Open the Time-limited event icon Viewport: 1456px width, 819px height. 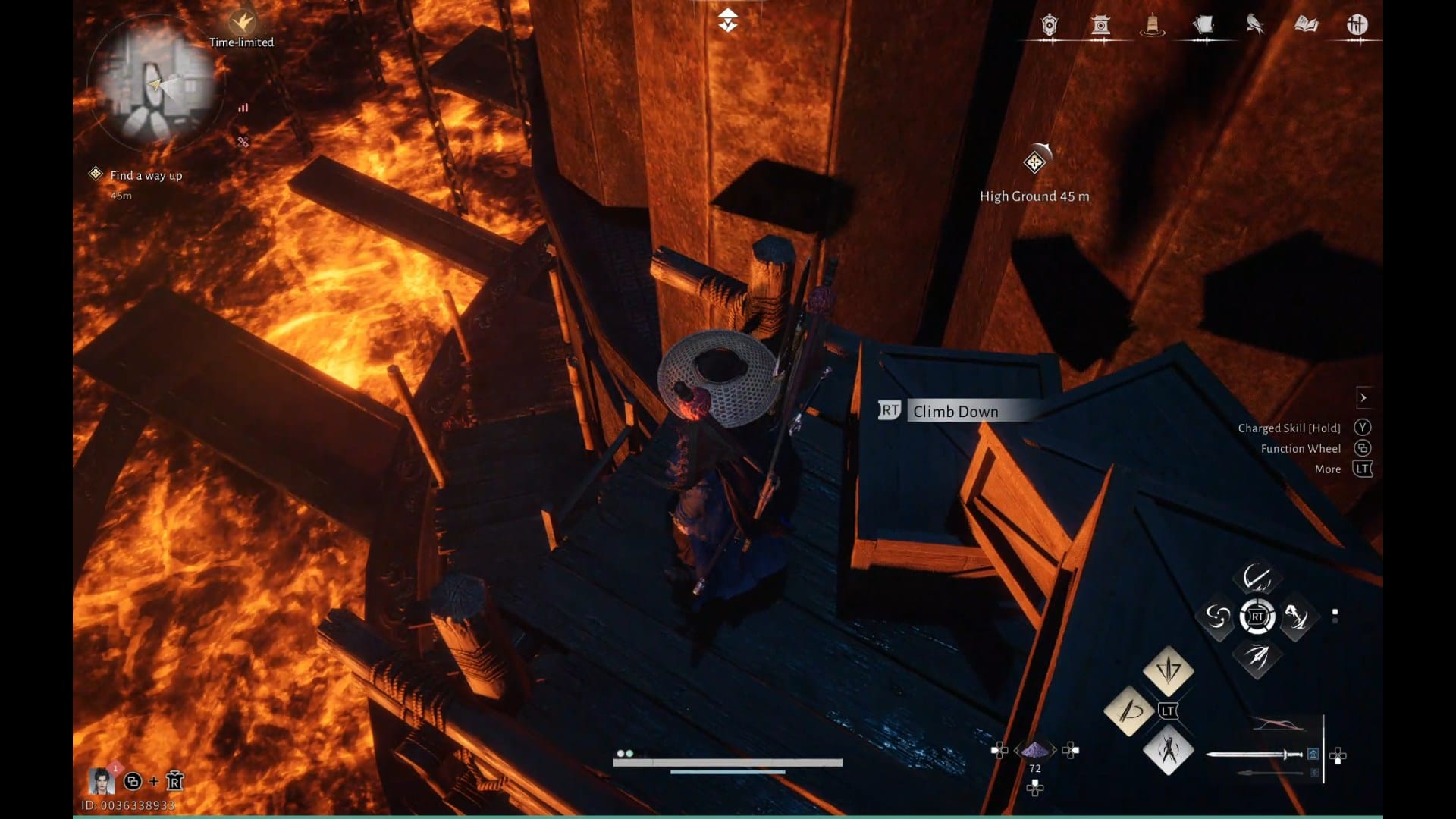tap(242, 24)
